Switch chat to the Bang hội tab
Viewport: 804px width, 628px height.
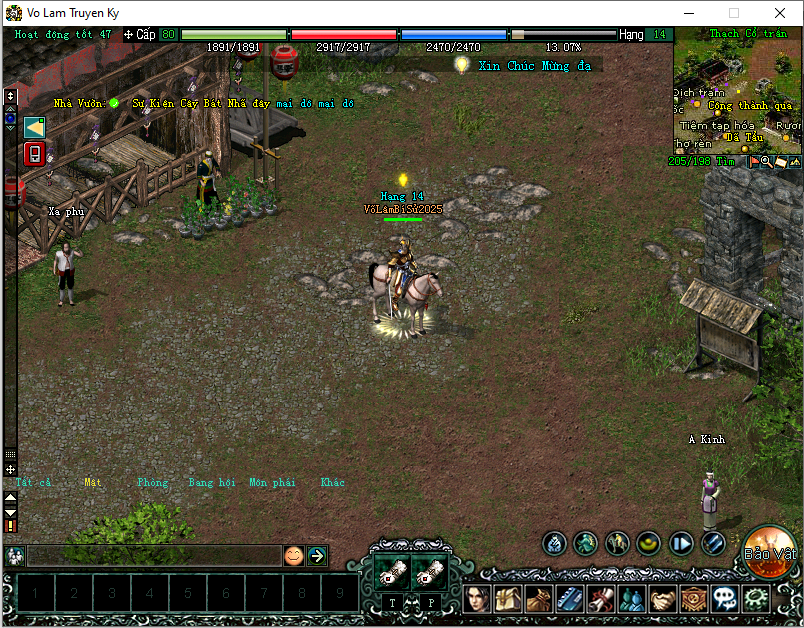pos(211,482)
